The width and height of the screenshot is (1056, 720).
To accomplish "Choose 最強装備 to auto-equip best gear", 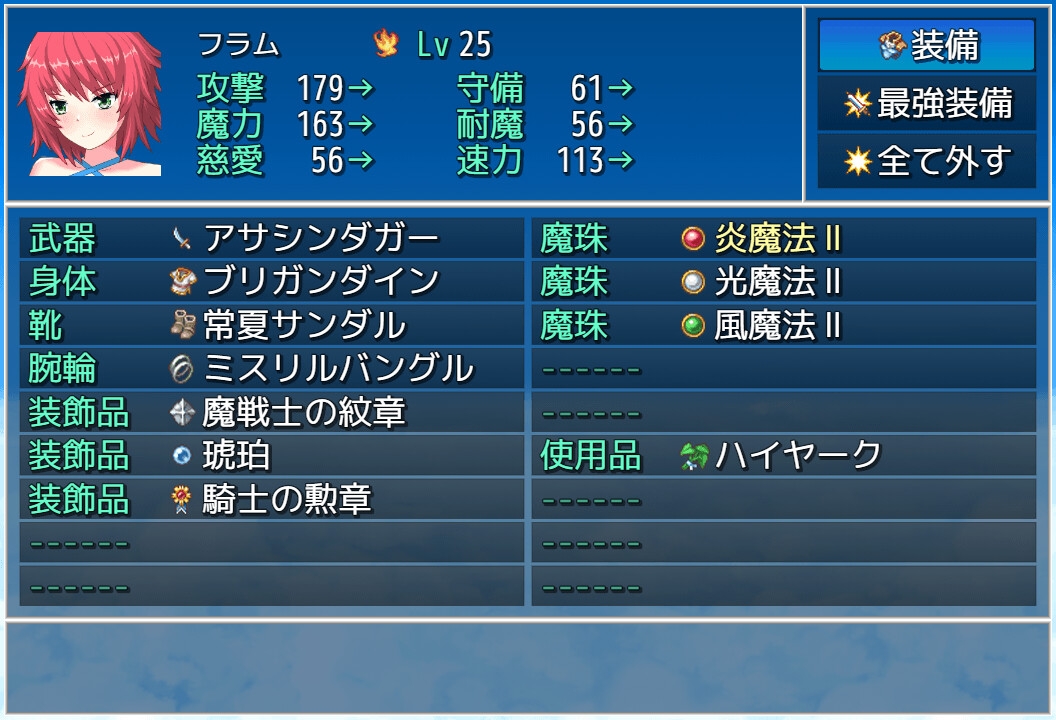I will click(926, 104).
